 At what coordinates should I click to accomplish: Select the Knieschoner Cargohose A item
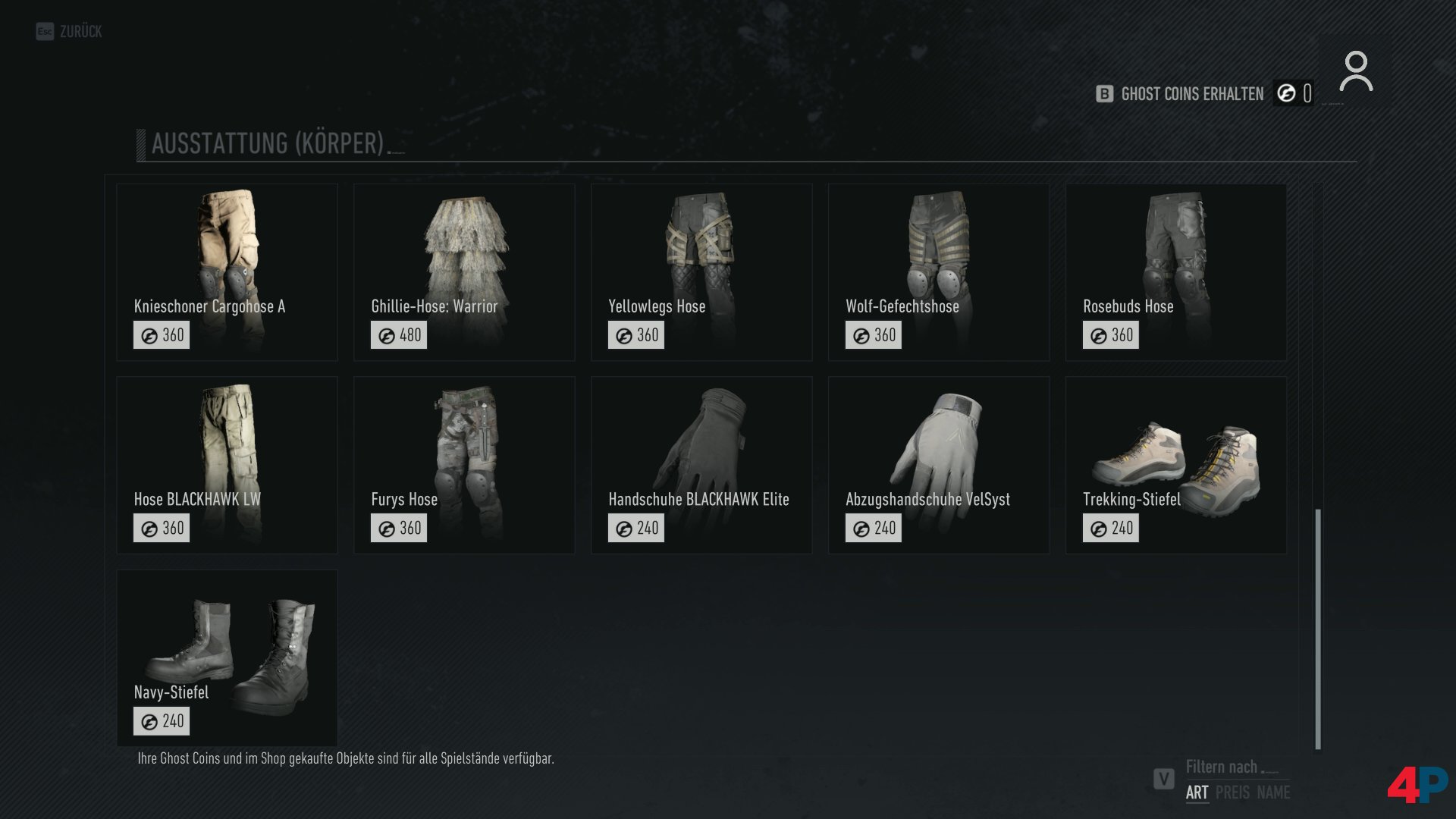pos(227,271)
